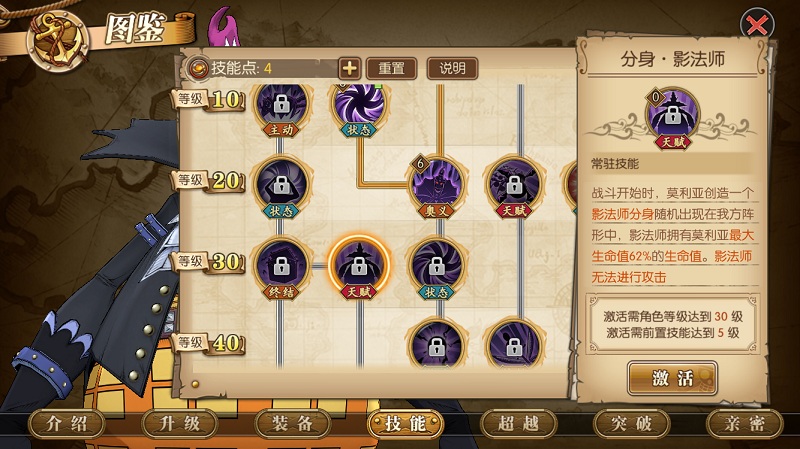Image resolution: width=800 pixels, height=449 pixels.
Task: Add skill points with the plus button
Action: click(x=349, y=68)
